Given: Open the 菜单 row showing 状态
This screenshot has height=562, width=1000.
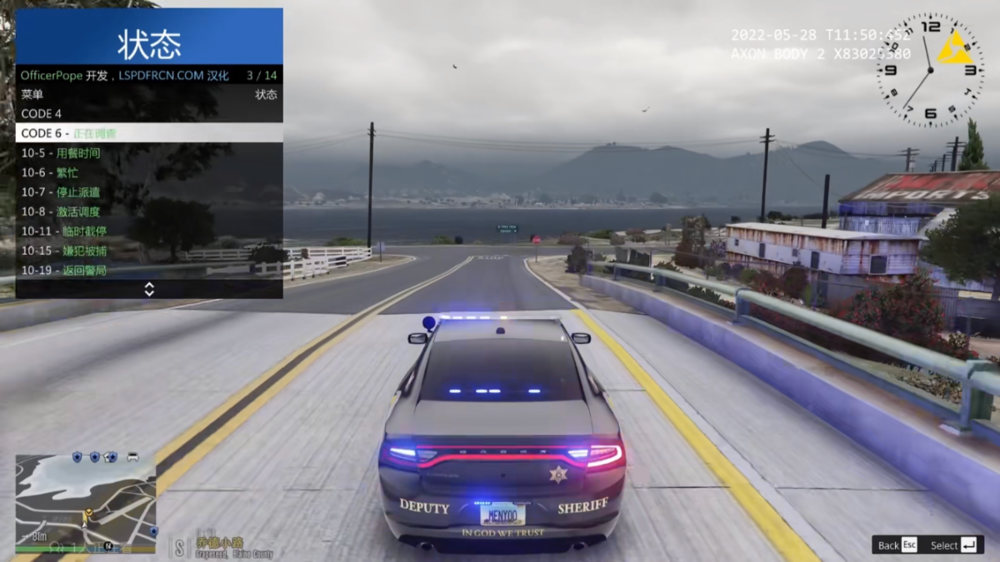Looking at the screenshot, I should (x=148, y=95).
